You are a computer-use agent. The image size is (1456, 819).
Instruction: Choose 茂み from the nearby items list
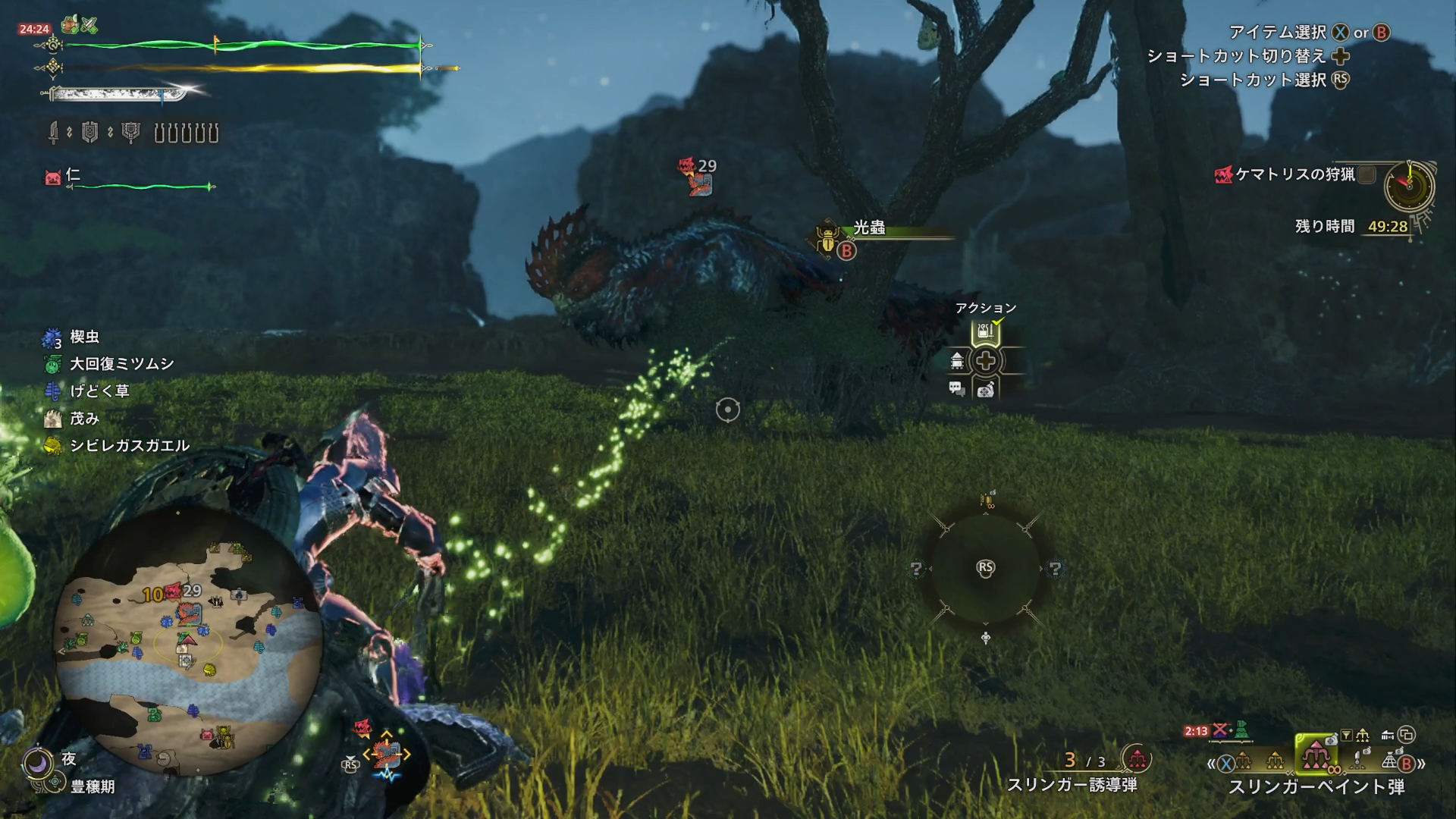tap(84, 419)
